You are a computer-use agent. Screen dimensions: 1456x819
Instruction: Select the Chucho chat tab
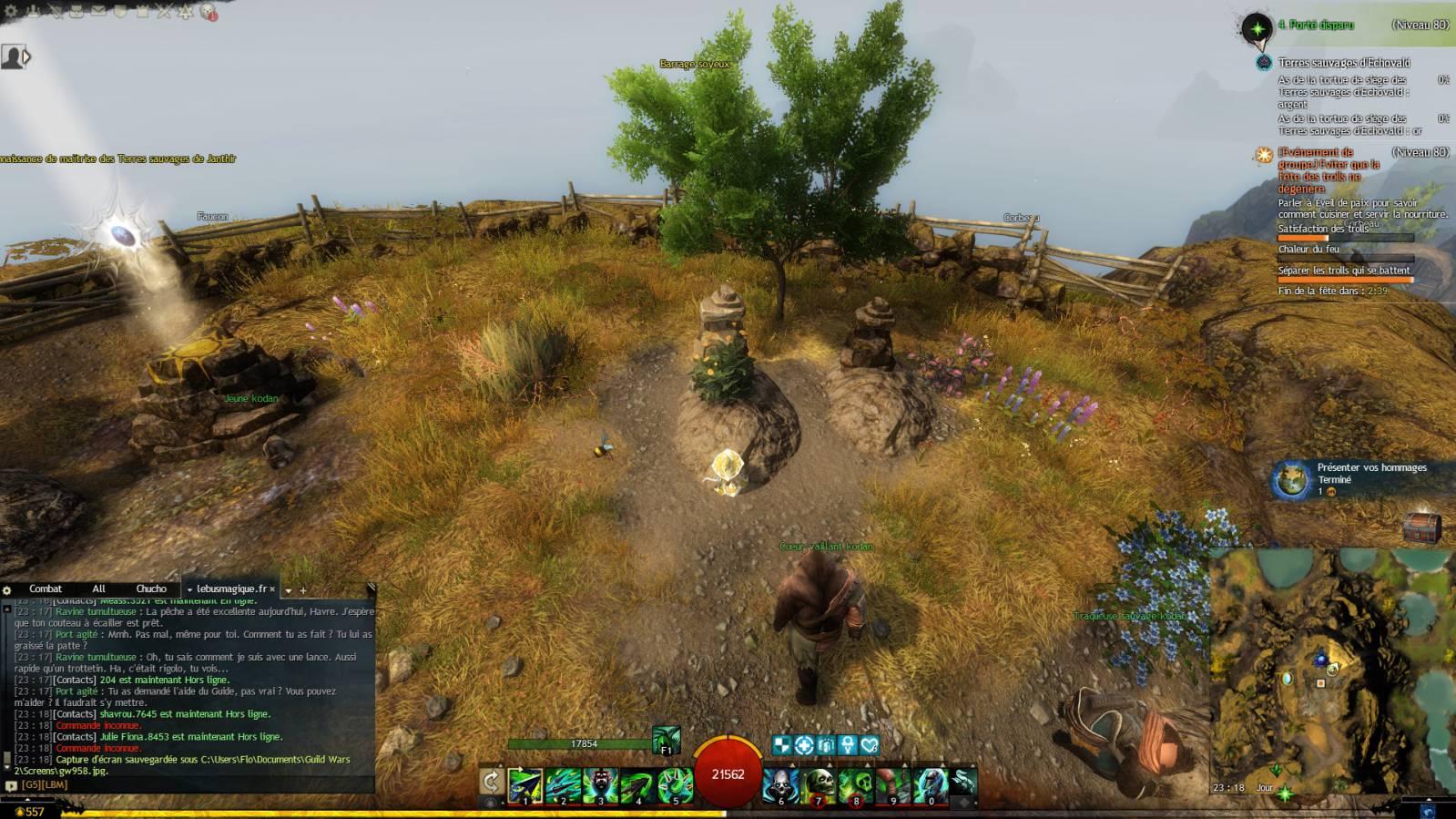tap(151, 589)
